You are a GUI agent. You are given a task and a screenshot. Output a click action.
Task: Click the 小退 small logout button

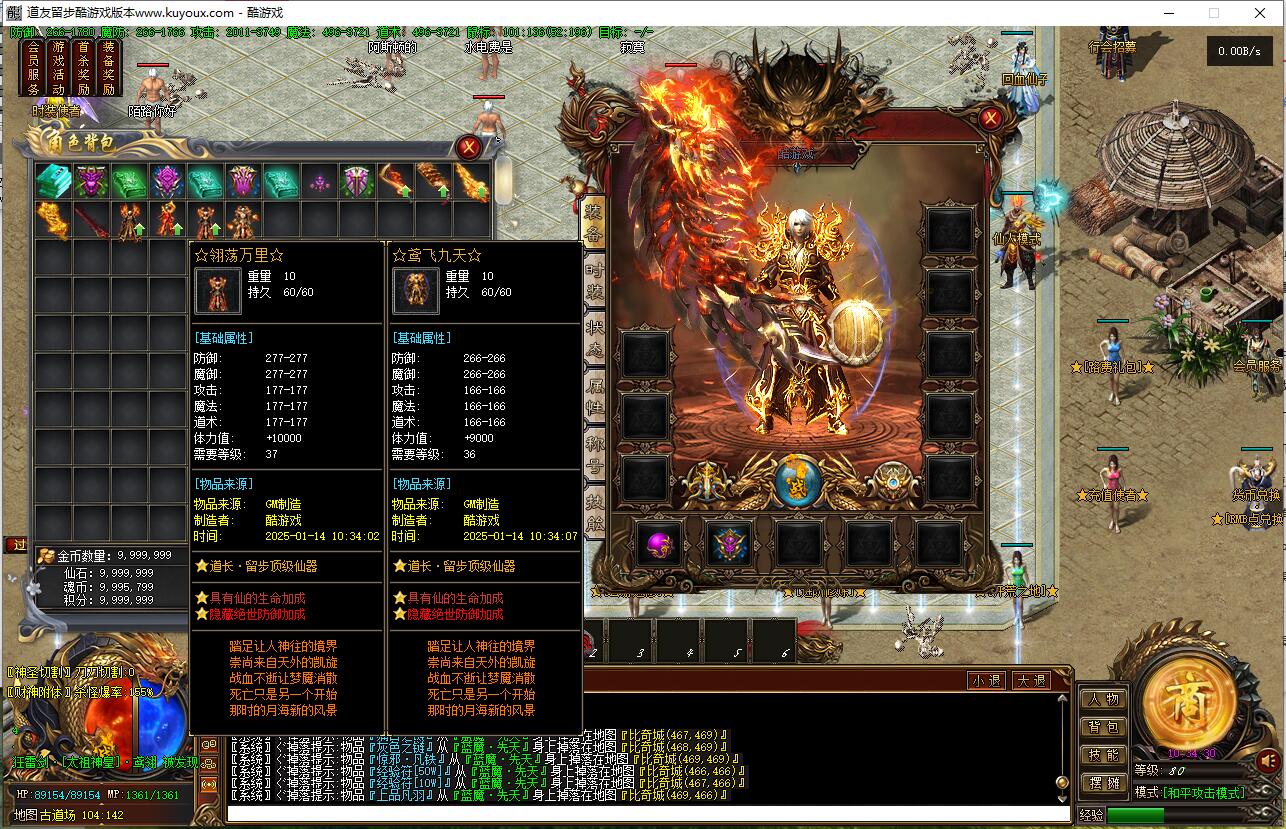pos(986,681)
